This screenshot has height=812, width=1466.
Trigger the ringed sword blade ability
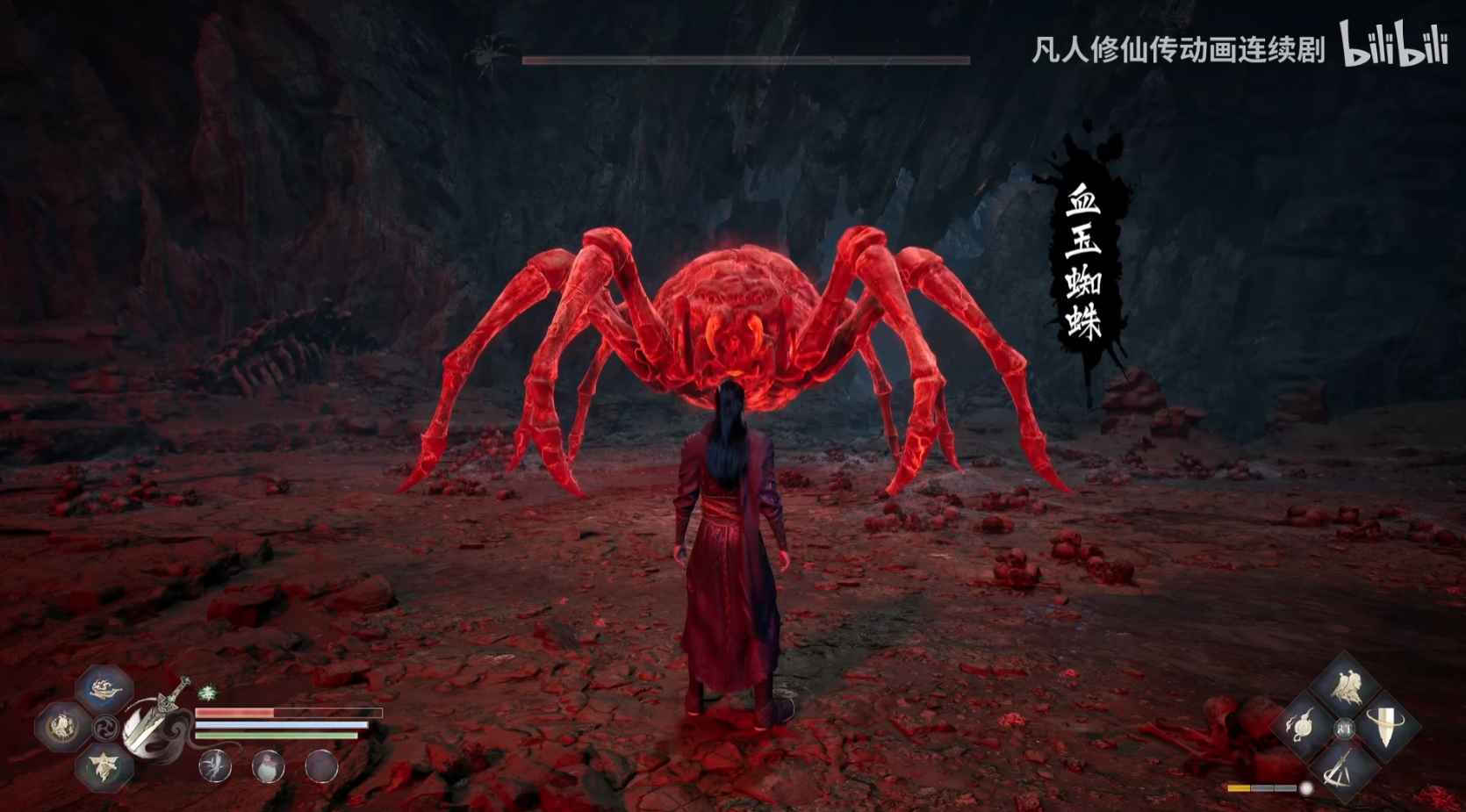point(1386,727)
